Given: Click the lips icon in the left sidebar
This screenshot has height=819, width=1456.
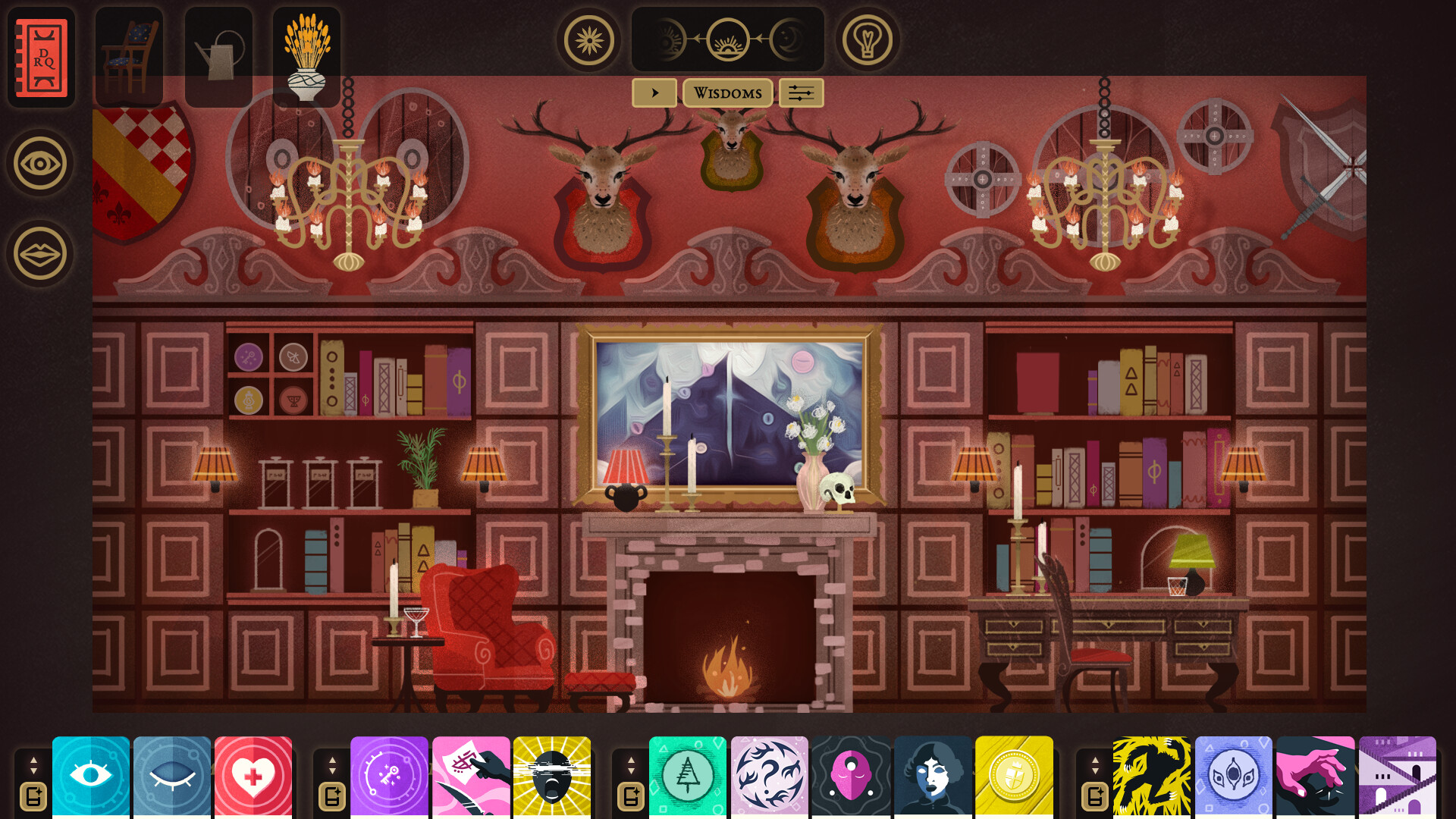Looking at the screenshot, I should pyautogui.click(x=39, y=254).
